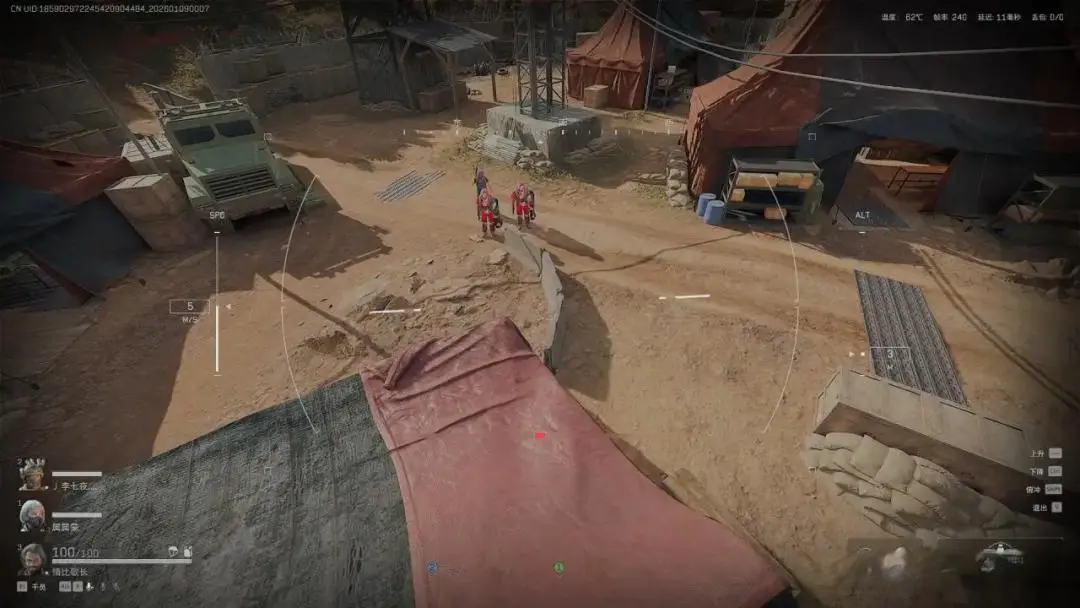Toggle the microphone icon under the squad list
Screen dimensions: 1080x608
point(88,587)
